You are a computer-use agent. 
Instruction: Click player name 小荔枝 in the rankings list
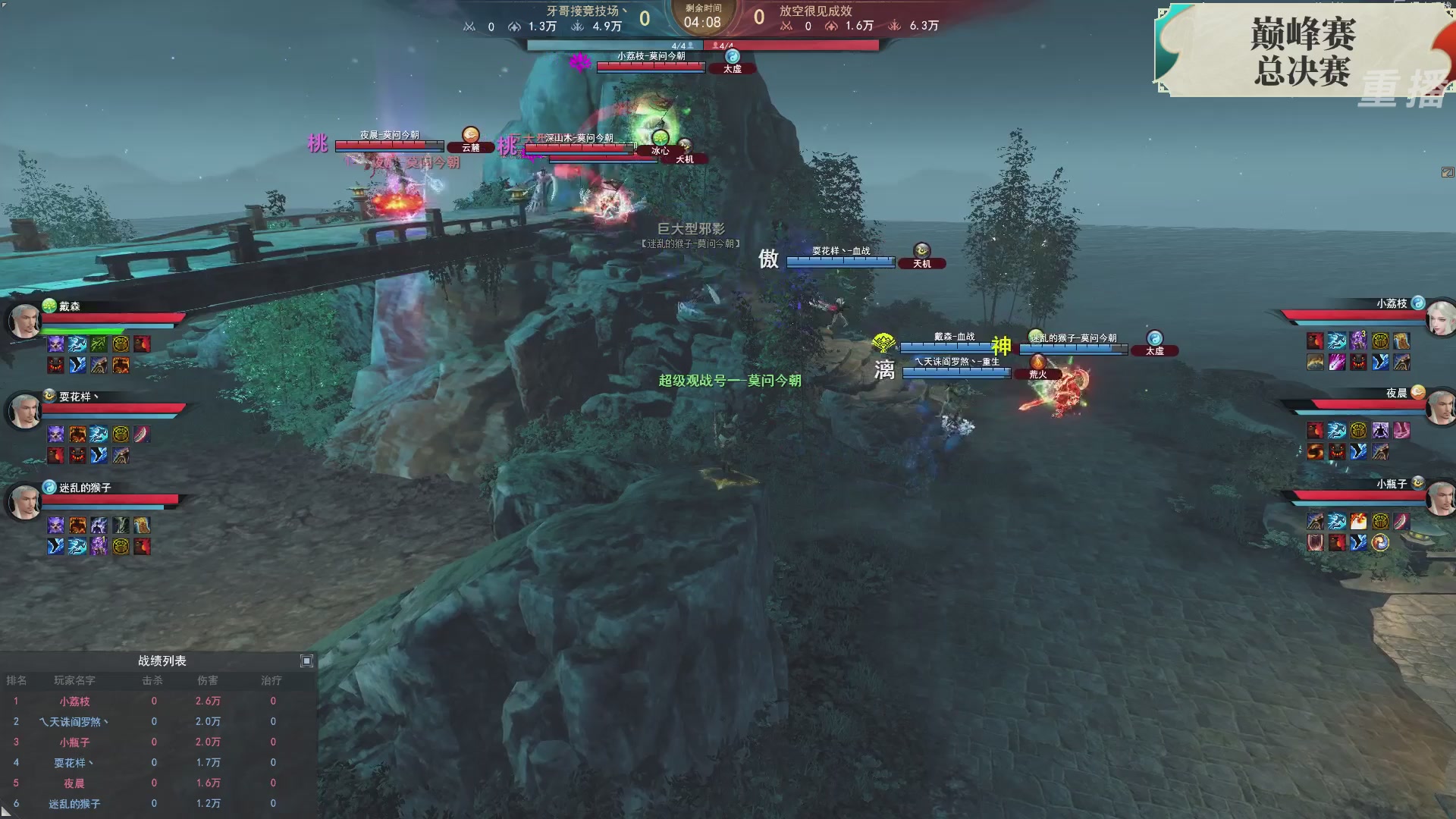coord(76,701)
